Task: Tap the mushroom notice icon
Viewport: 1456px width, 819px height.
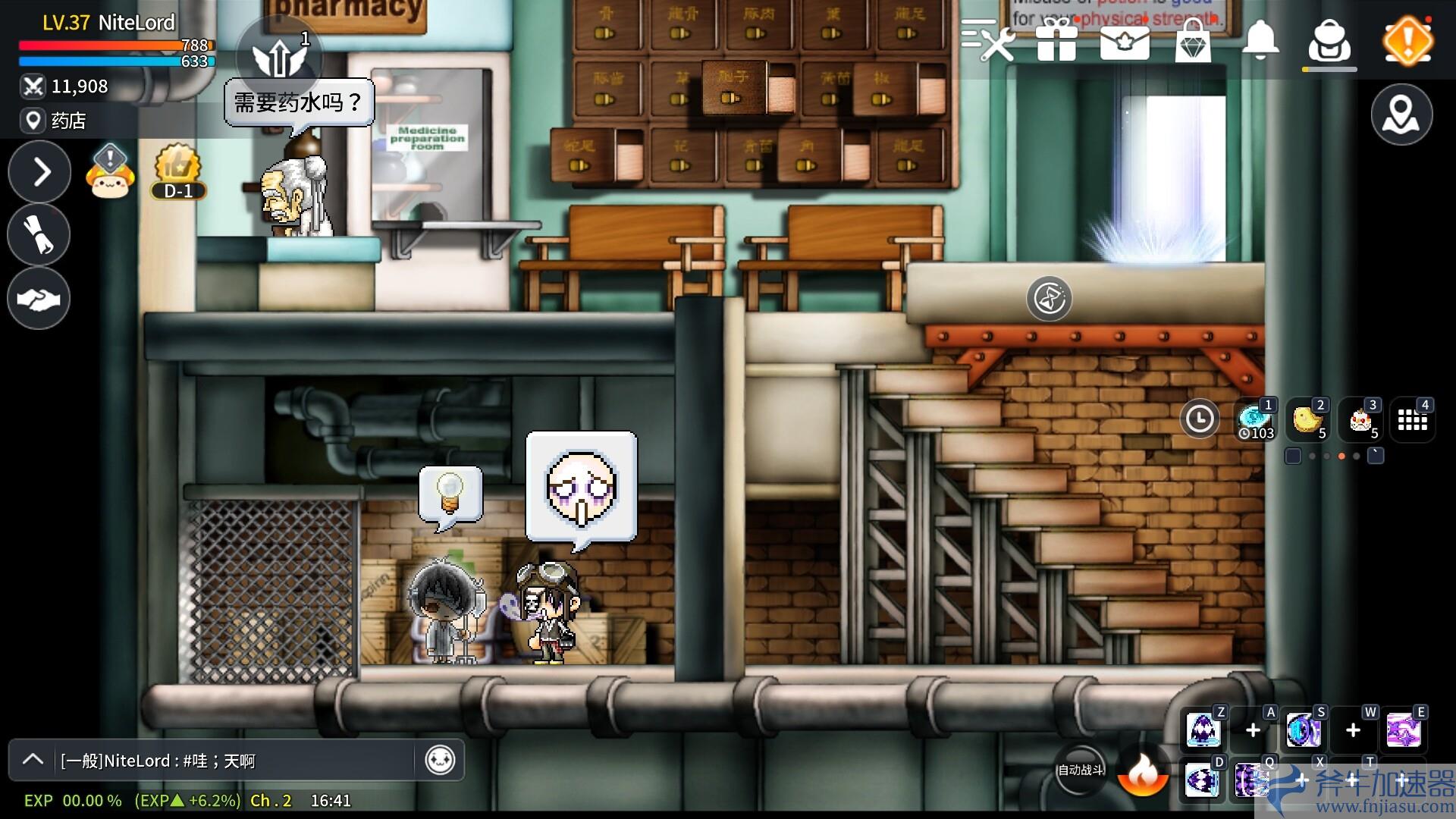Action: (x=110, y=173)
